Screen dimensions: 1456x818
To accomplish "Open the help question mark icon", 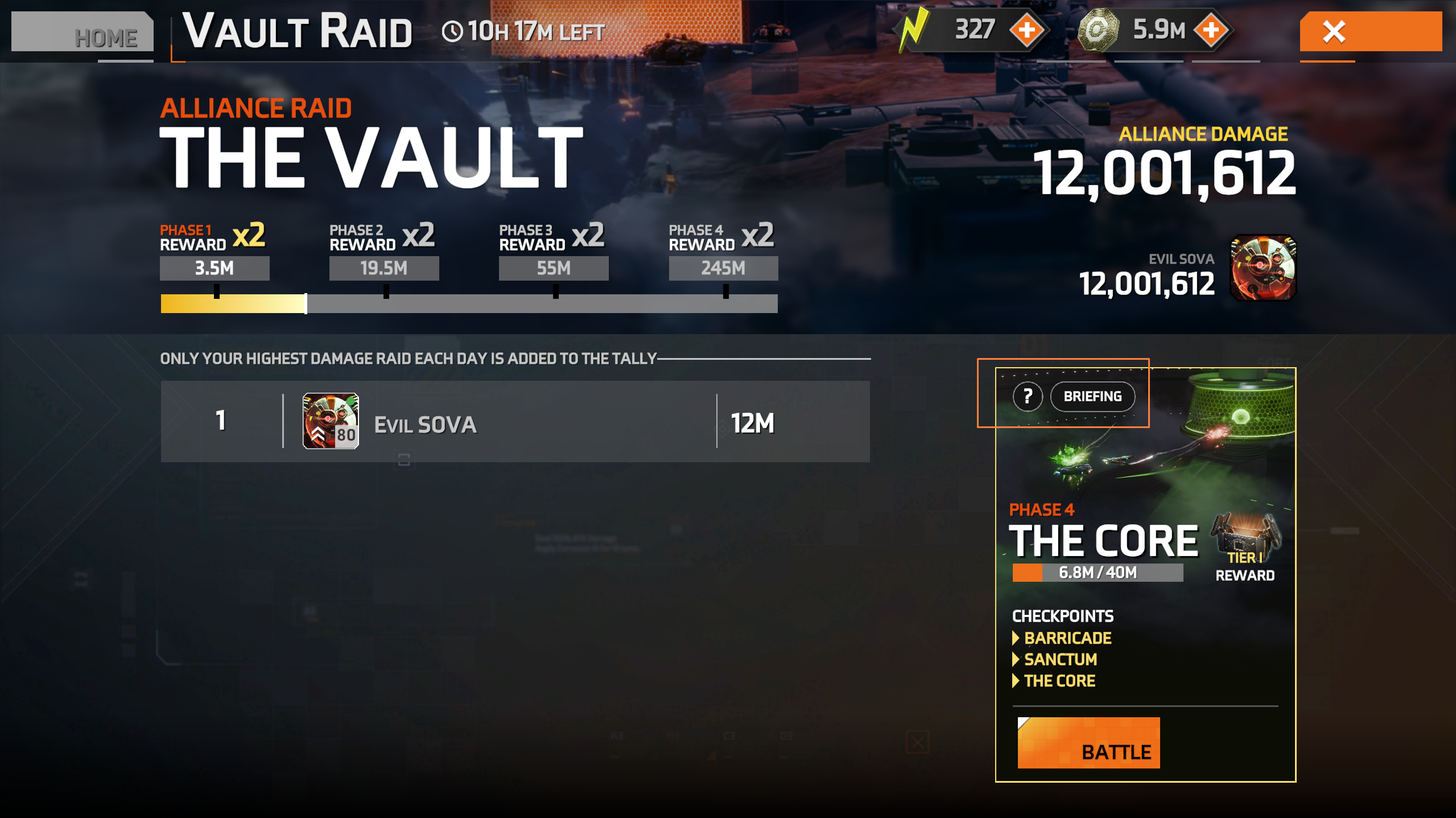I will [1028, 397].
